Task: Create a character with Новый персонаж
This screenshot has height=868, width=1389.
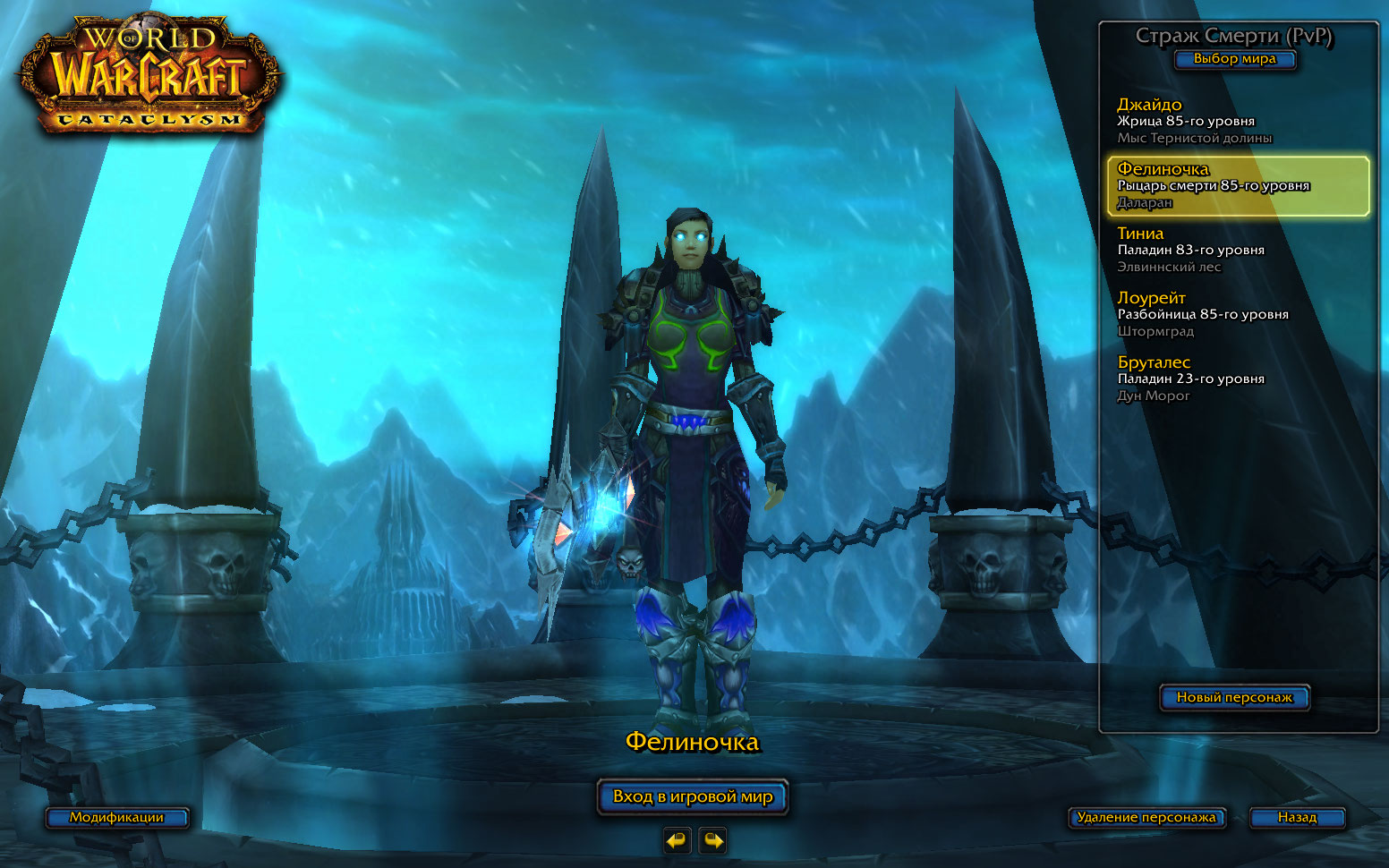Action: pyautogui.click(x=1234, y=697)
